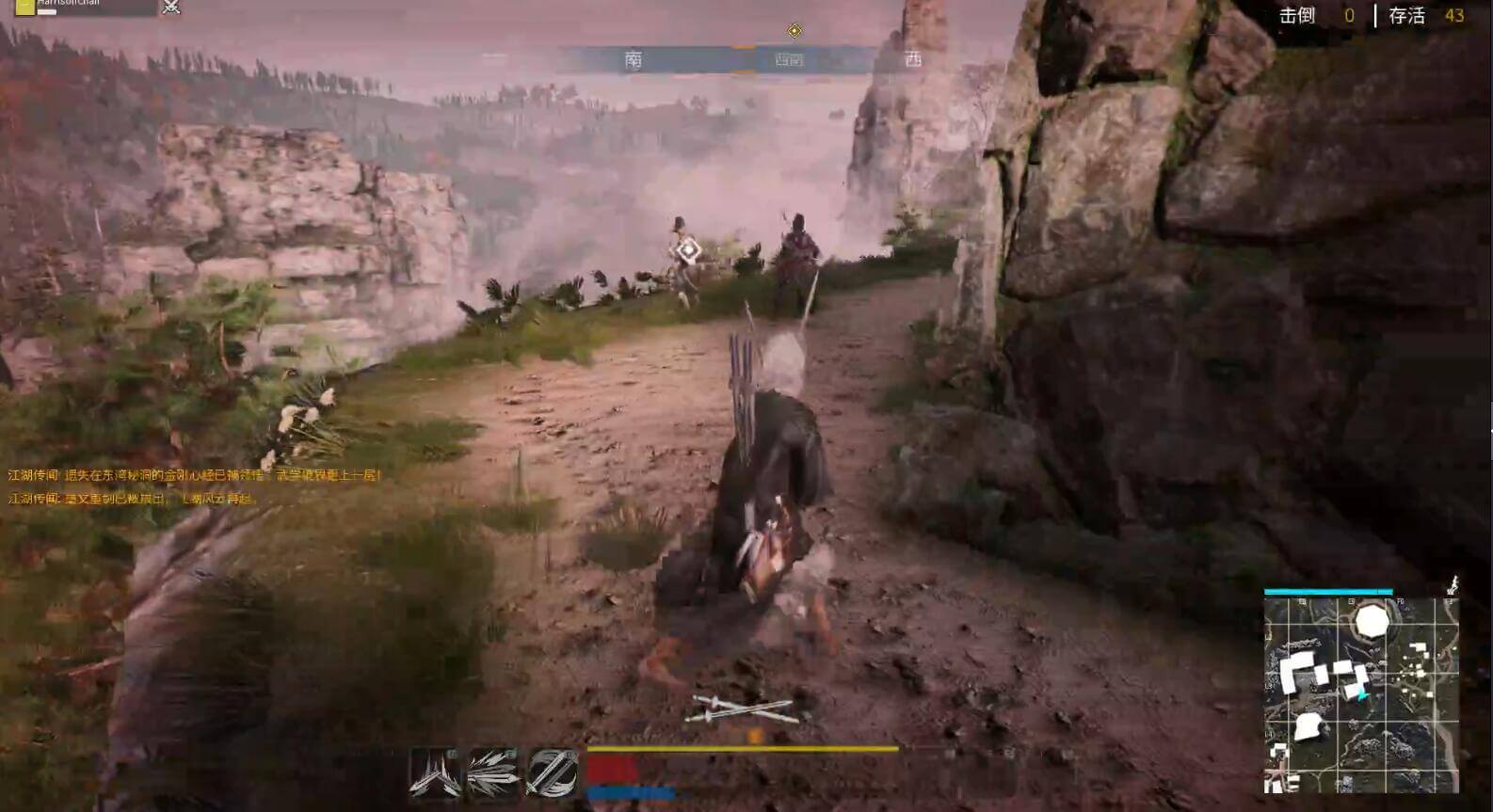Click the running figure icon above minimap
Image resolution: width=1493 pixels, height=812 pixels.
click(1453, 585)
